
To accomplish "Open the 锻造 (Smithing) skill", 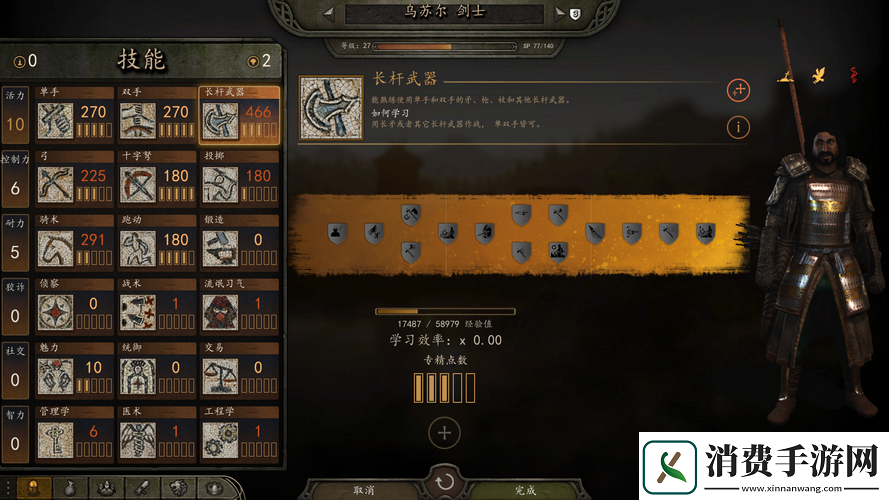I will (220, 249).
